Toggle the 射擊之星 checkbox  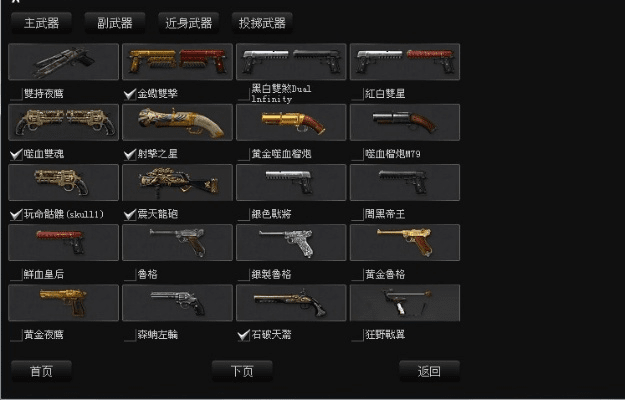[x=130, y=154]
